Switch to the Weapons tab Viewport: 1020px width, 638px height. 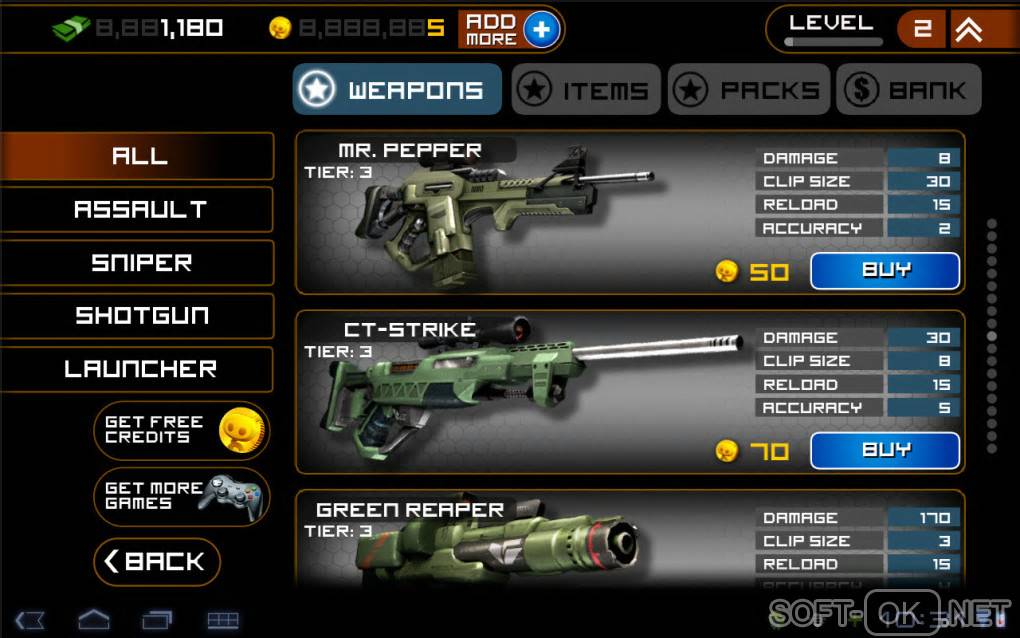(397, 90)
